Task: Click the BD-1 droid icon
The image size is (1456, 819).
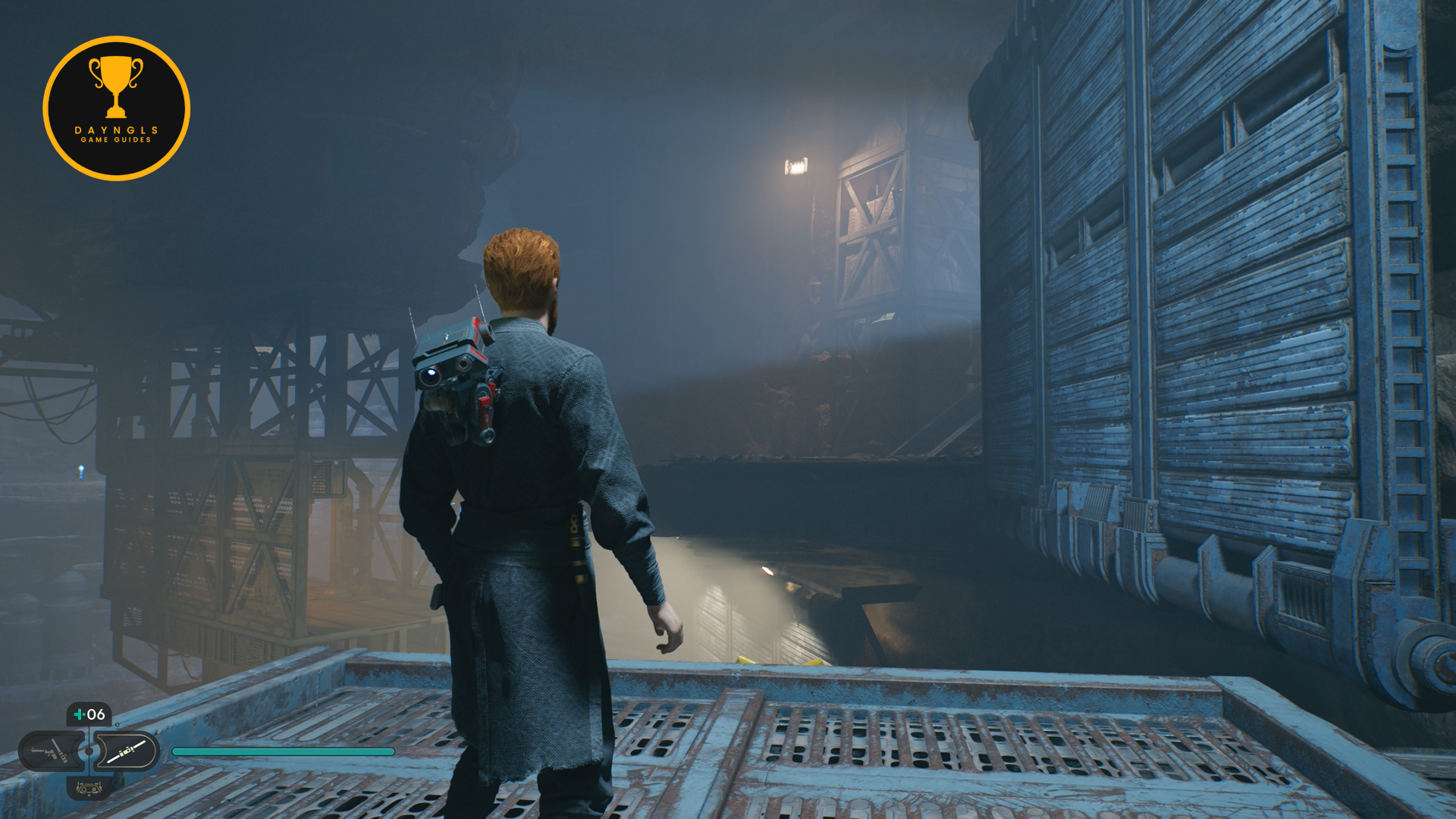Action: tap(89, 789)
